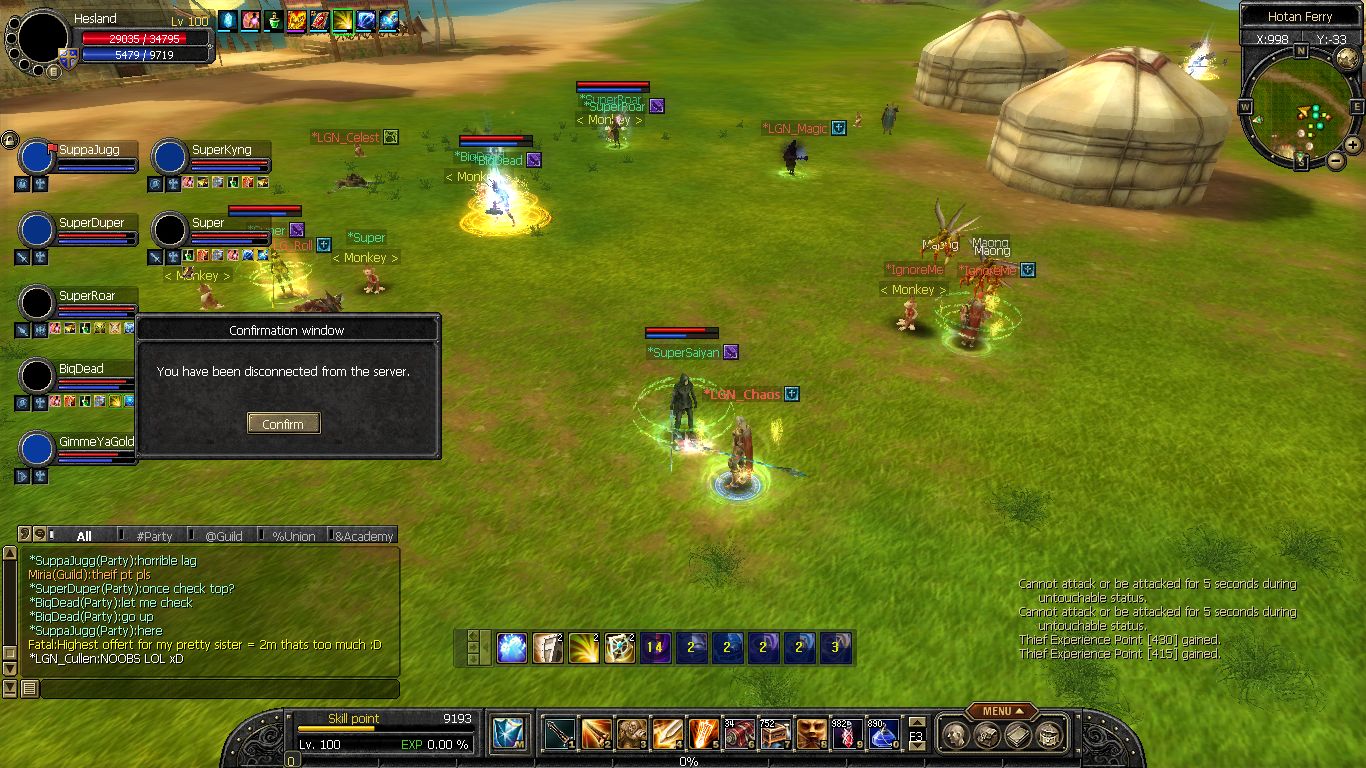Switch to the #Party chat tab
Viewport: 1366px width, 768px height.
154,536
